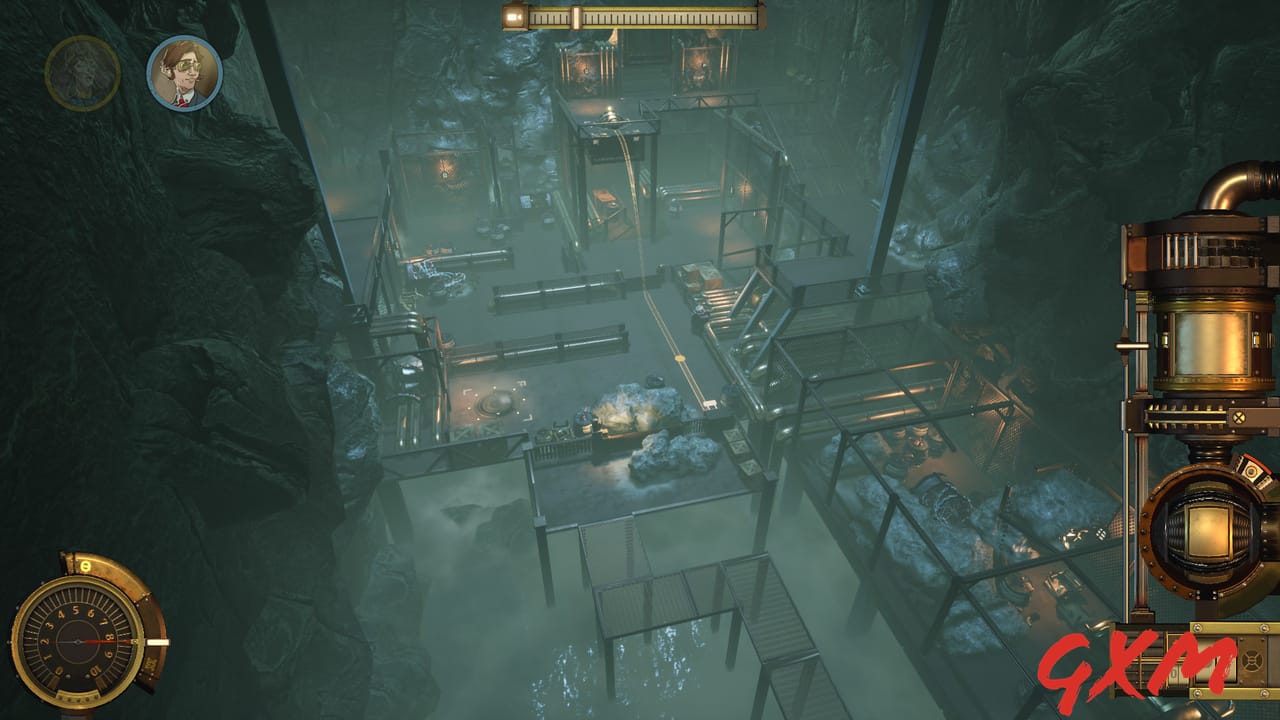Click the X-shaped screw on the machine crossbar
The image size is (1280, 720).
click(1240, 415)
